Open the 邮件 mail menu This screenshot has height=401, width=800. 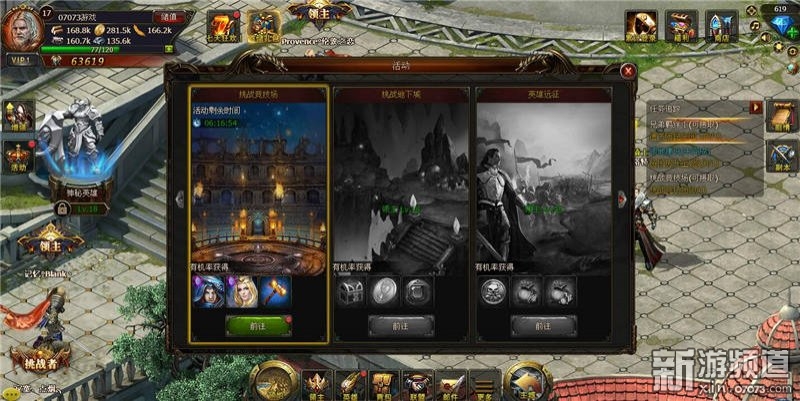449,383
